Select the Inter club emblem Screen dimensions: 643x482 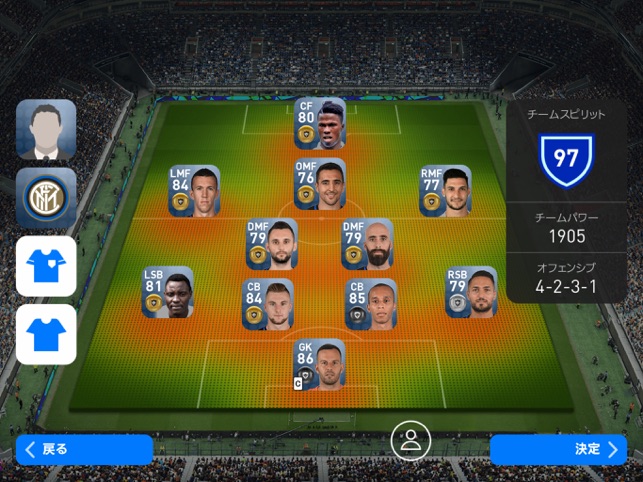tap(46, 197)
